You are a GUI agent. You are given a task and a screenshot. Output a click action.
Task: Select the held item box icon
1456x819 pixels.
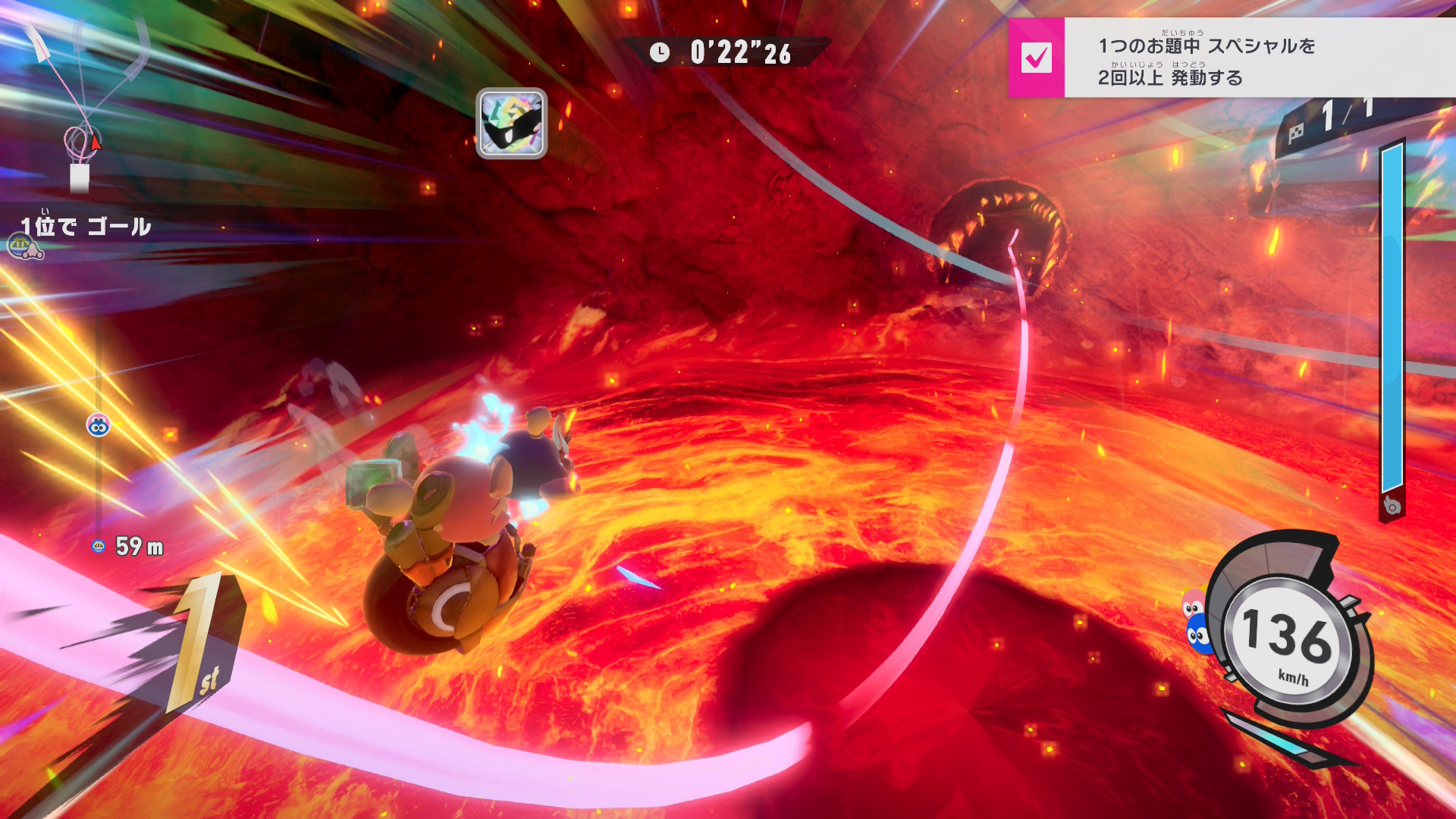pyautogui.click(x=512, y=124)
